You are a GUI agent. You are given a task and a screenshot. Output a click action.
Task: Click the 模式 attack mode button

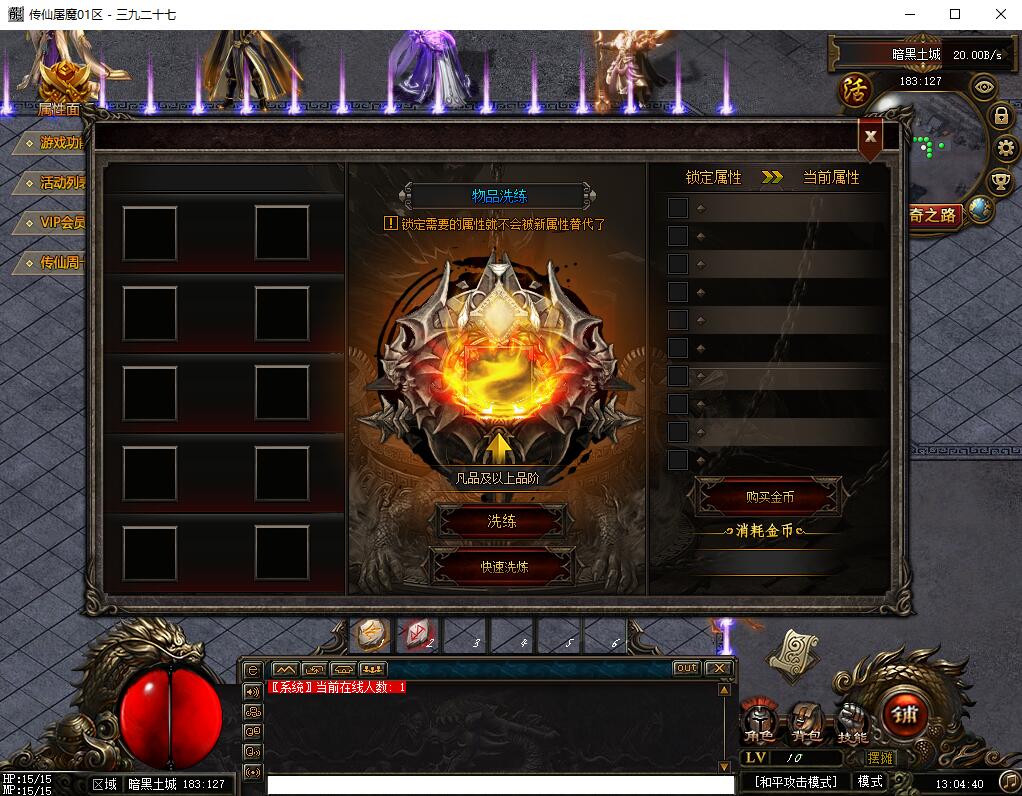[870, 781]
